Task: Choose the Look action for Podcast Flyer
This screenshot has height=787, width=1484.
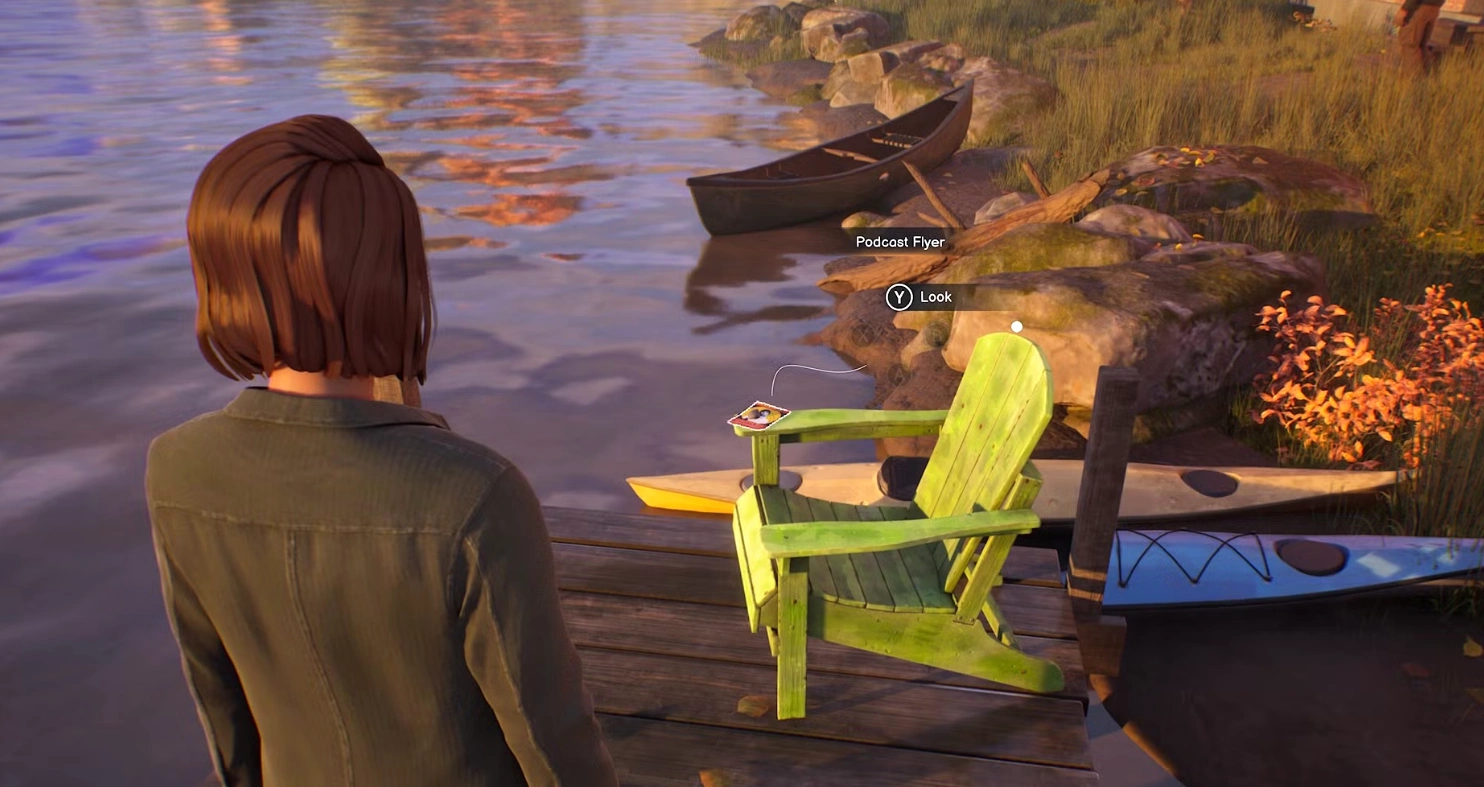Action: pyautogui.click(x=921, y=297)
